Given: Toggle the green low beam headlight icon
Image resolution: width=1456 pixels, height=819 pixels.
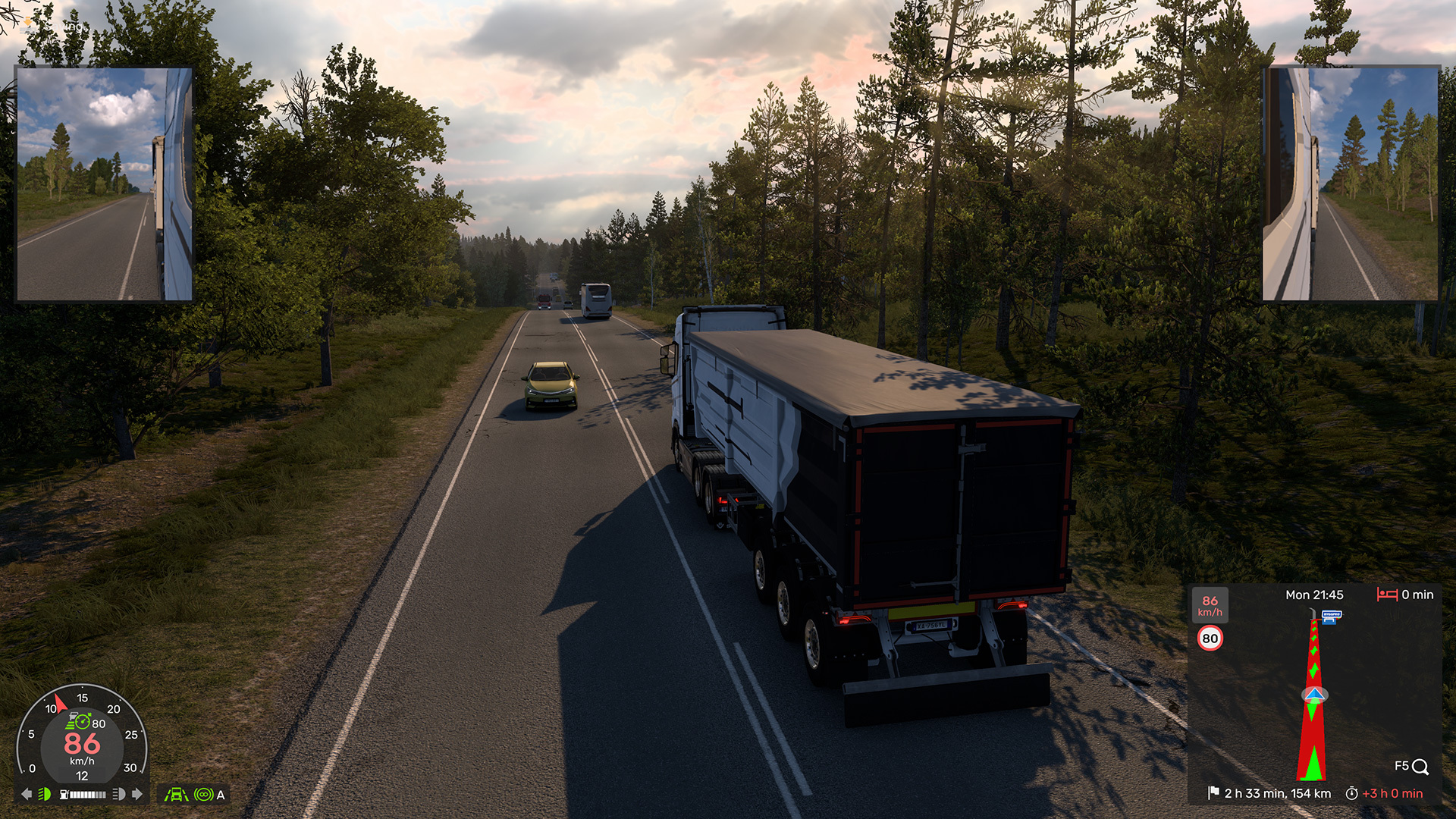Looking at the screenshot, I should tap(45, 794).
